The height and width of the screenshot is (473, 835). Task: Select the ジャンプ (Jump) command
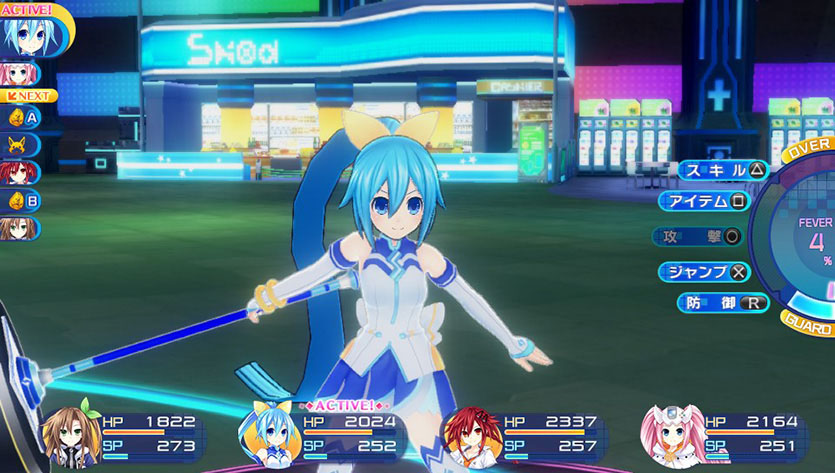coord(705,271)
